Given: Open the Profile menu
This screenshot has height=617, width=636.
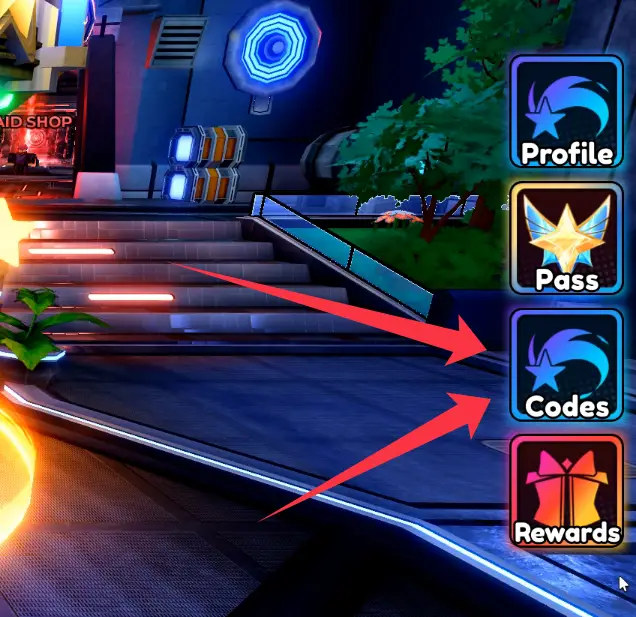Looking at the screenshot, I should tap(566, 113).
